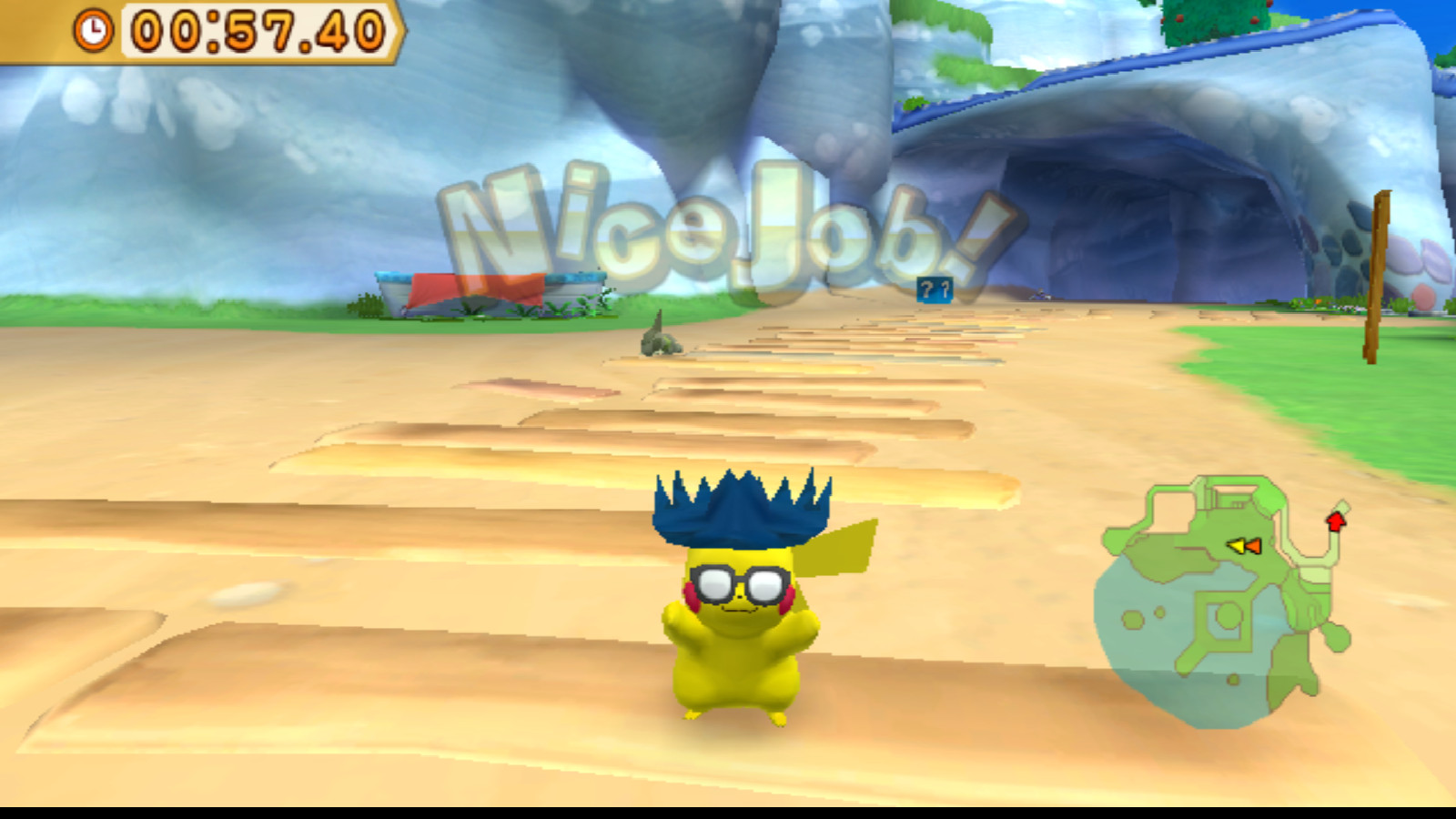Select the red canopy stand on the left
Viewport: 1456px width, 819px height.
click(x=473, y=291)
